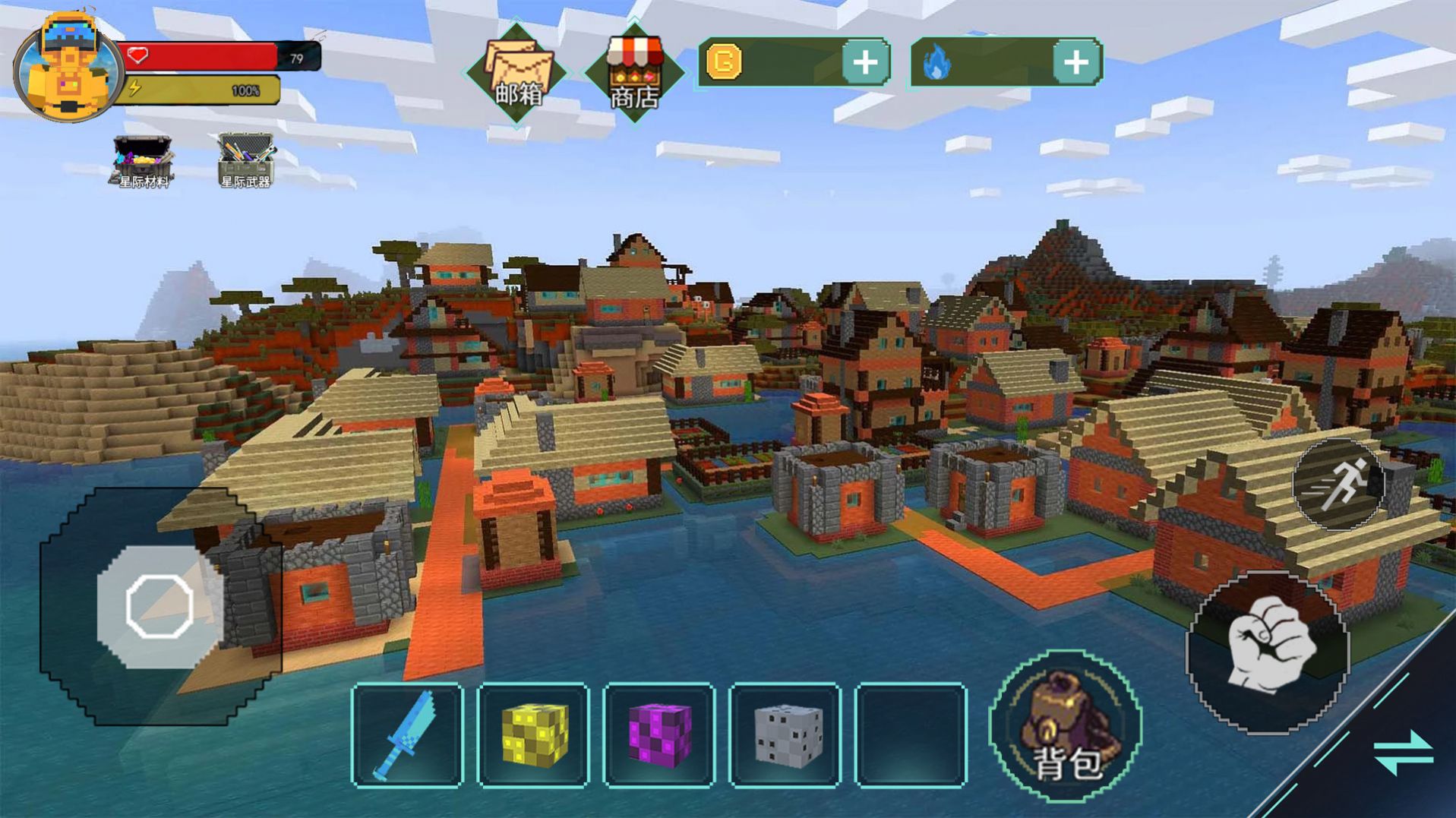Image resolution: width=1456 pixels, height=818 pixels.
Task: Add gold coins with the plus button
Action: (x=865, y=62)
